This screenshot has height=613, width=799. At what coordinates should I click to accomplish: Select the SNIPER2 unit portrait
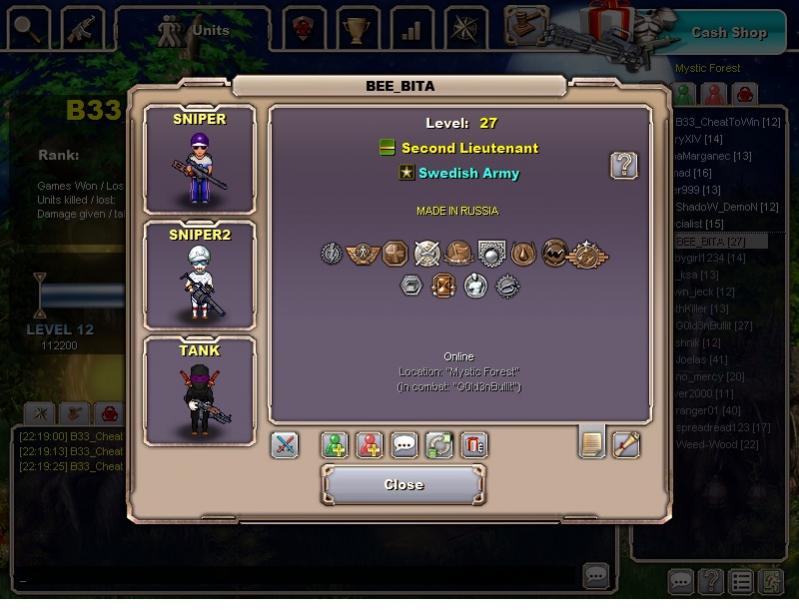click(199, 275)
